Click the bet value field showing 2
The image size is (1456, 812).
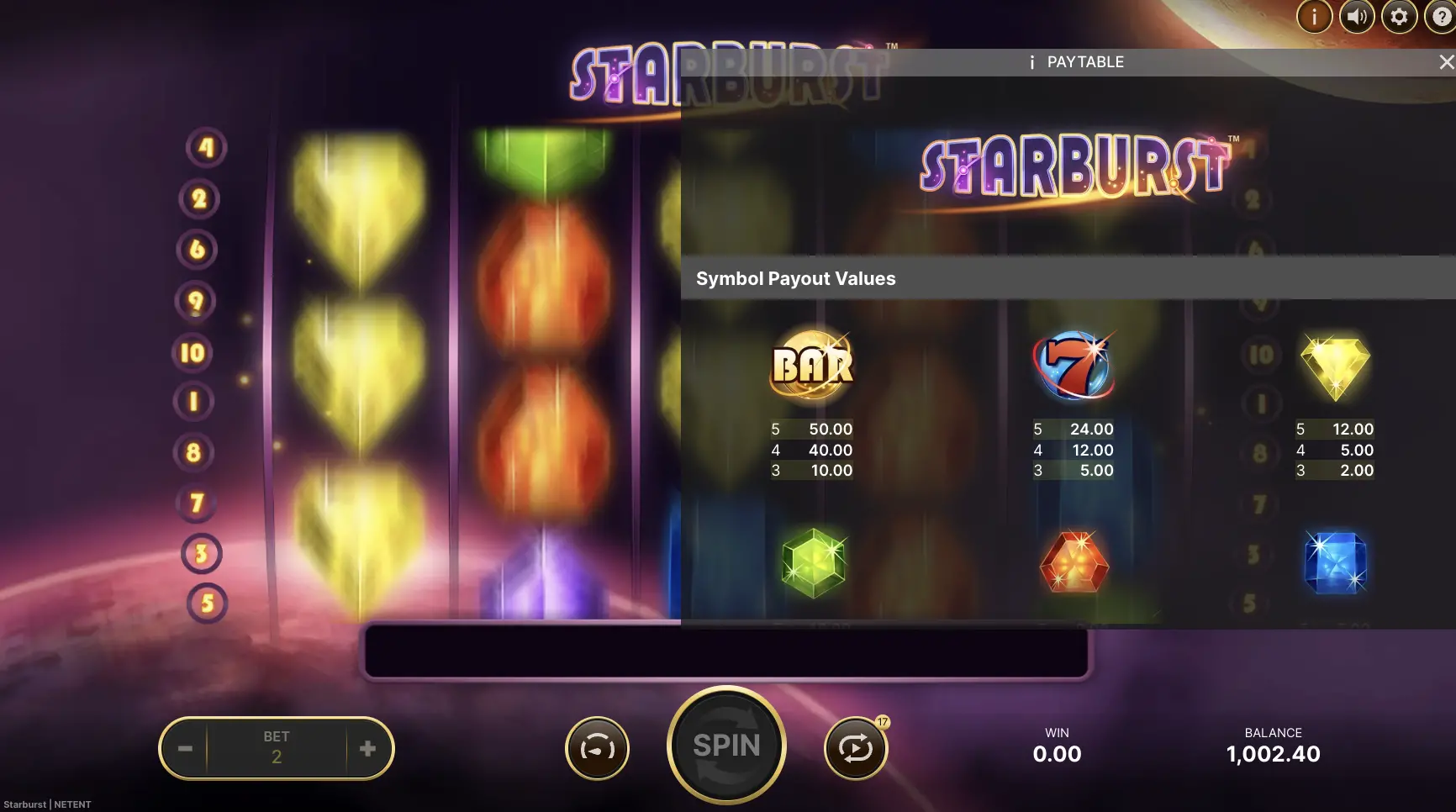(x=277, y=748)
